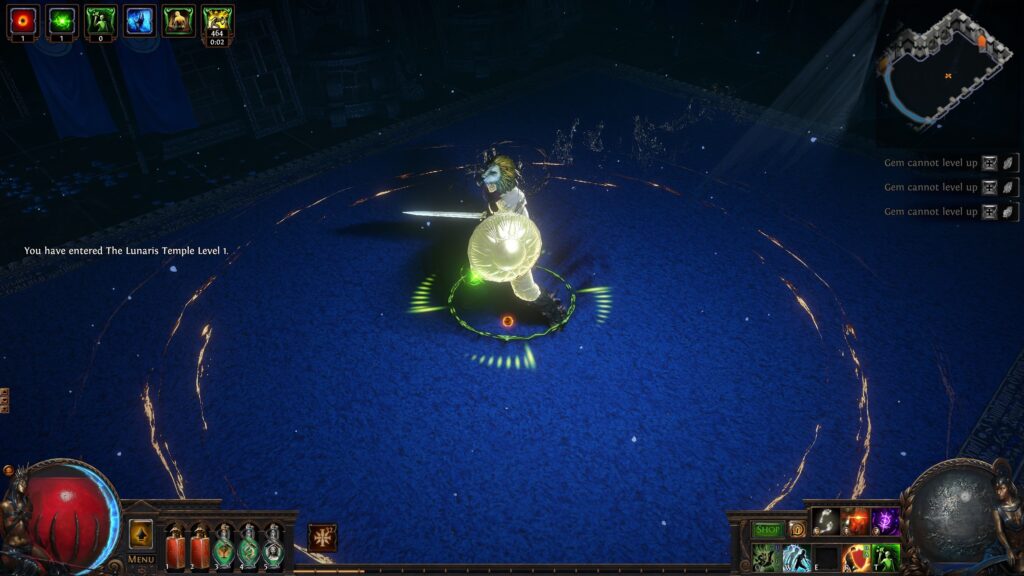Select the blue running figure skill
The height and width of the screenshot is (576, 1024).
[x=796, y=557]
